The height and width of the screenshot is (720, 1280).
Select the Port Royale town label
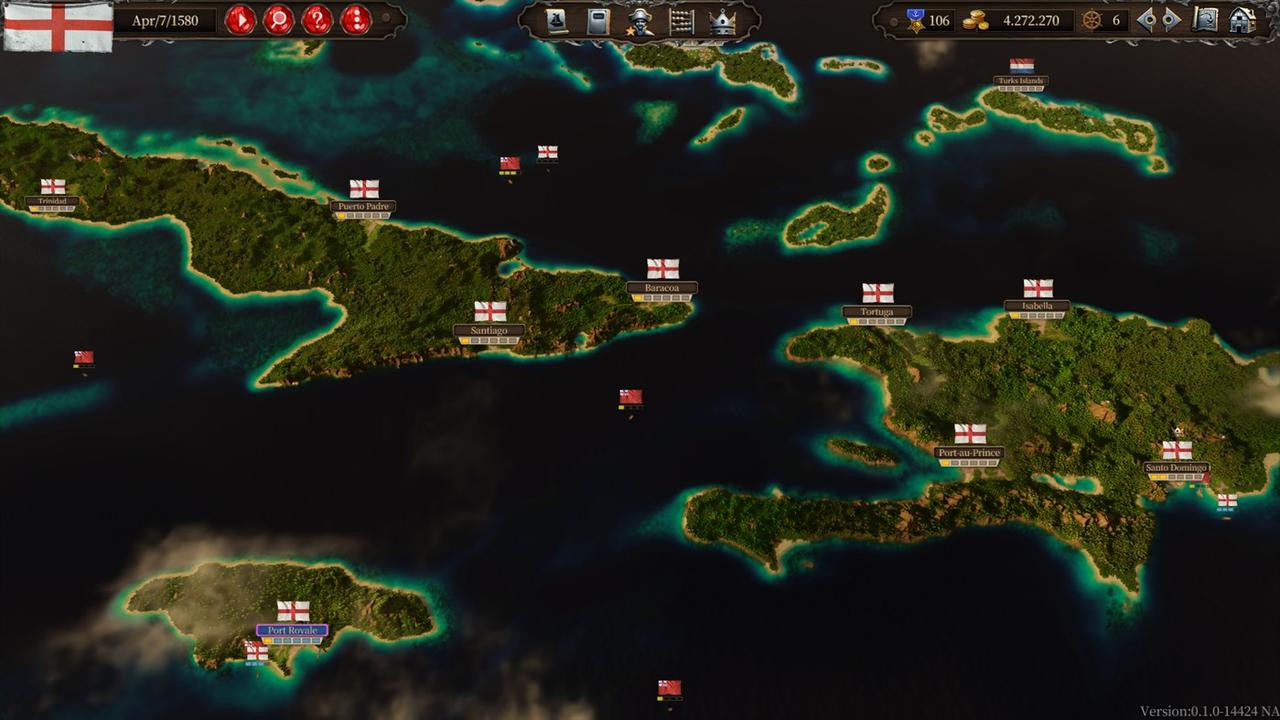[x=292, y=630]
